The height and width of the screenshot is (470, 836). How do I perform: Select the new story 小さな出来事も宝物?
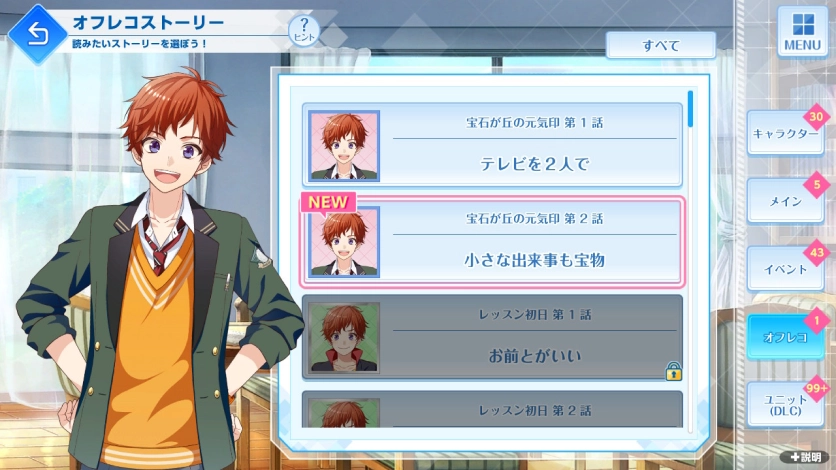pyautogui.click(x=493, y=243)
